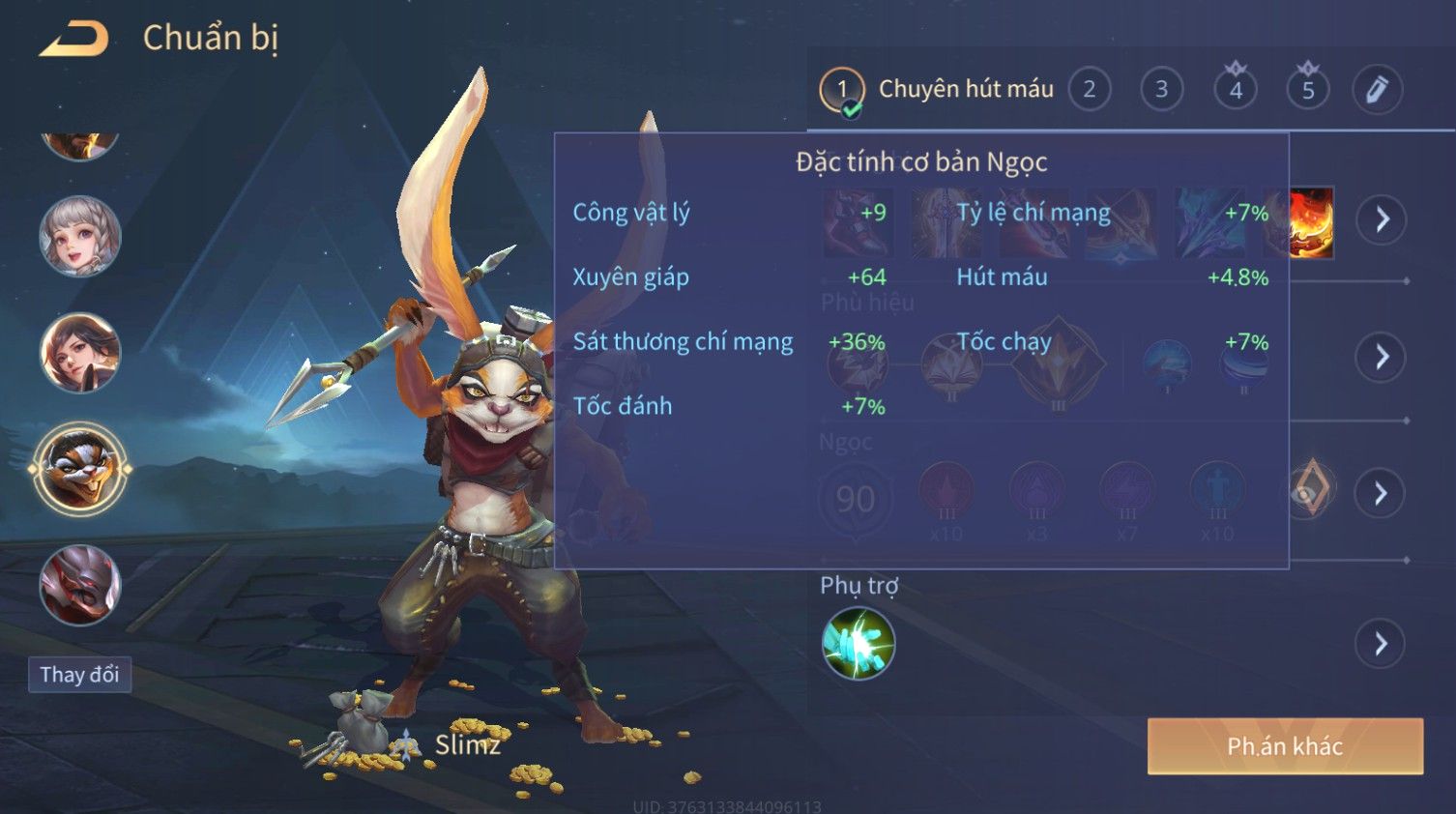Expand the Ngọc gems row arrow
This screenshot has height=814, width=1456.
[x=1381, y=493]
